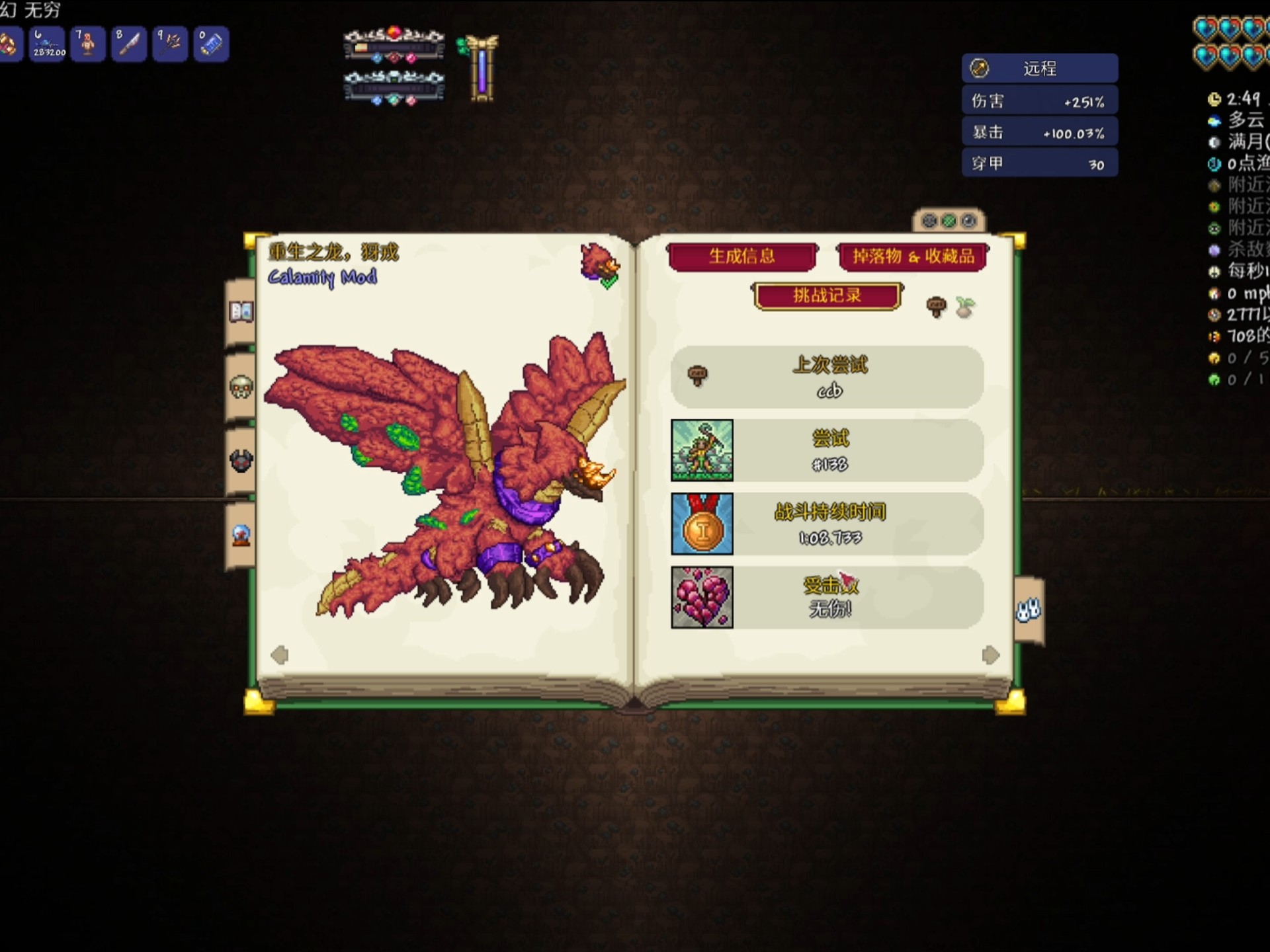Image resolution: width=1270 pixels, height=952 pixels.
Task: Click the boss head icon with green checkmark
Action: coord(600,264)
